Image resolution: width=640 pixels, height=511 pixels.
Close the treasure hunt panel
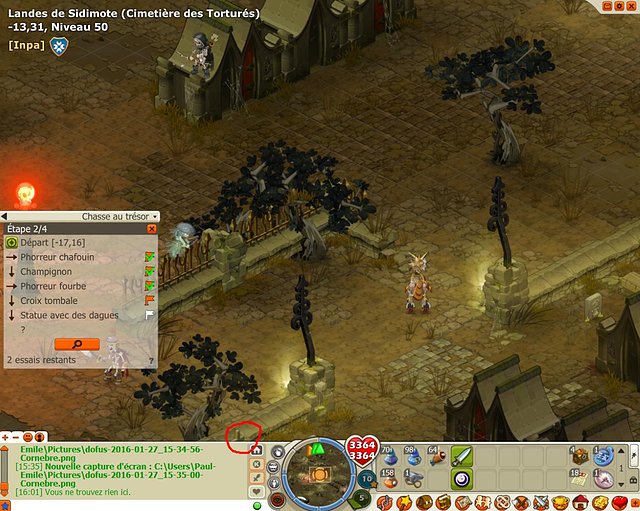pos(152,229)
